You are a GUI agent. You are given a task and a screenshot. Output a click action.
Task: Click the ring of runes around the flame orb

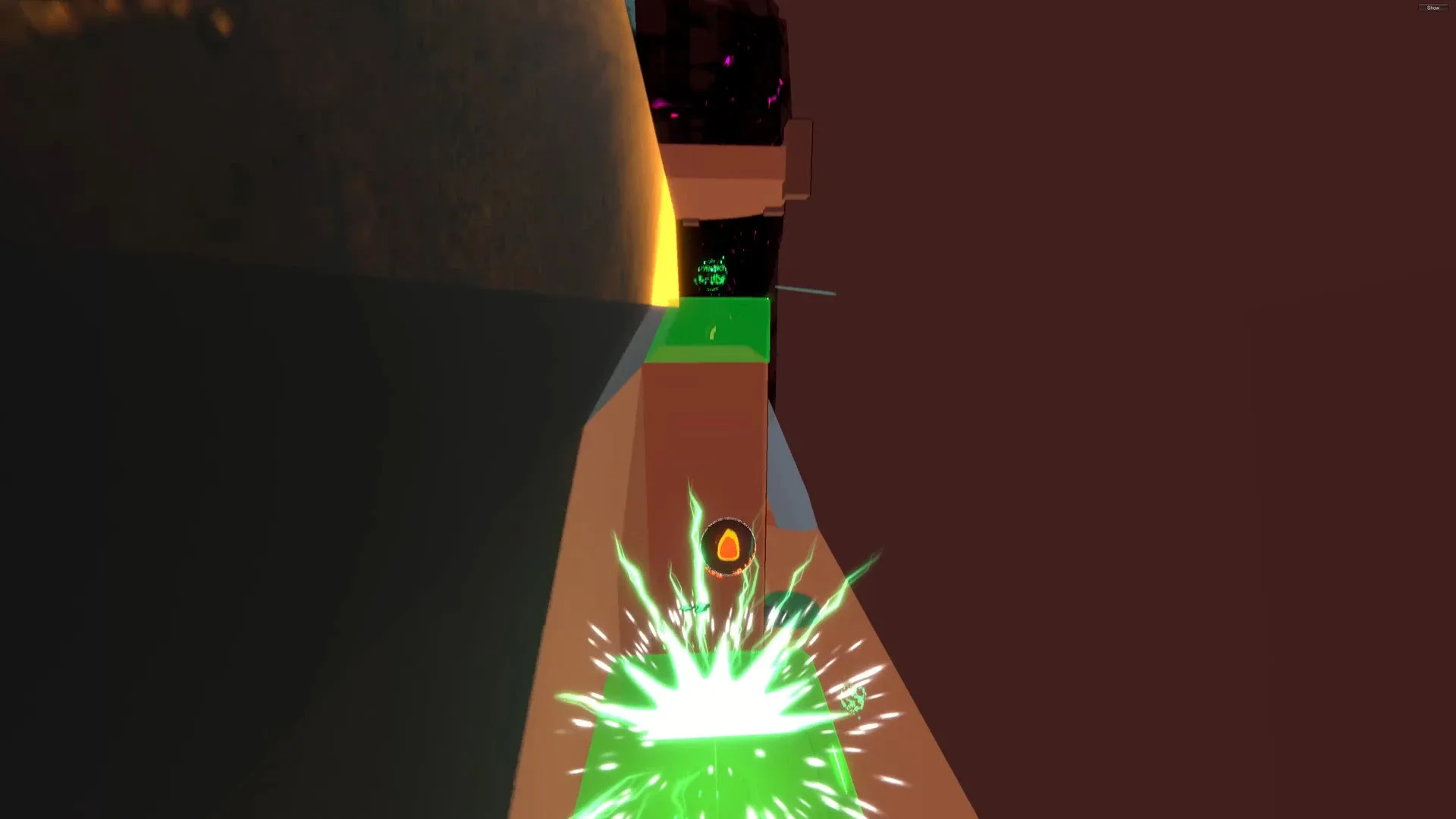click(x=728, y=517)
